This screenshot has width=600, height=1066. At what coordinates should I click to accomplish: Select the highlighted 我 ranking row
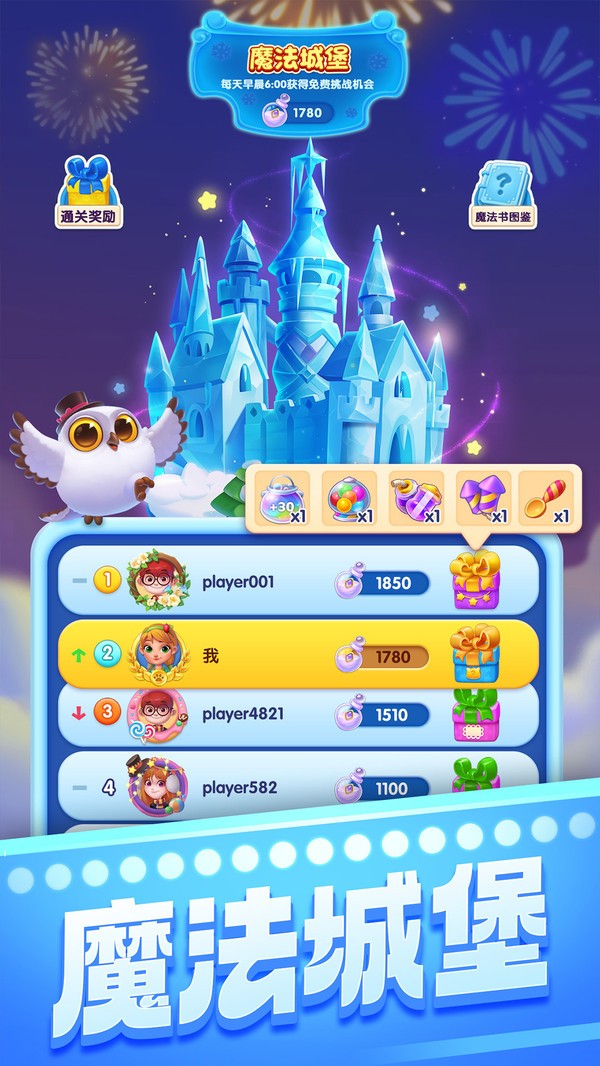tap(298, 654)
